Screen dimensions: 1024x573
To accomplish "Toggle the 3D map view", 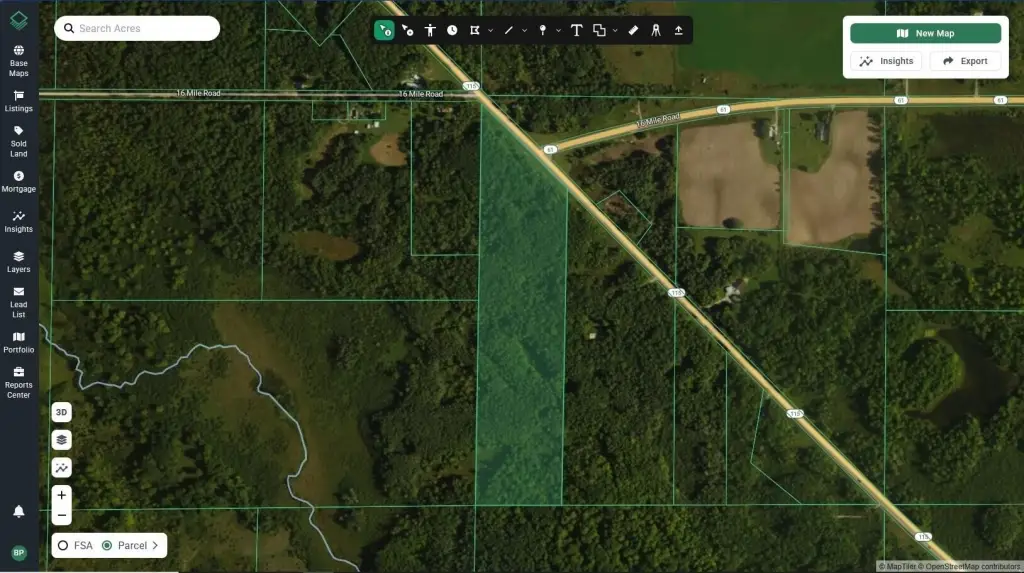I will pos(62,412).
